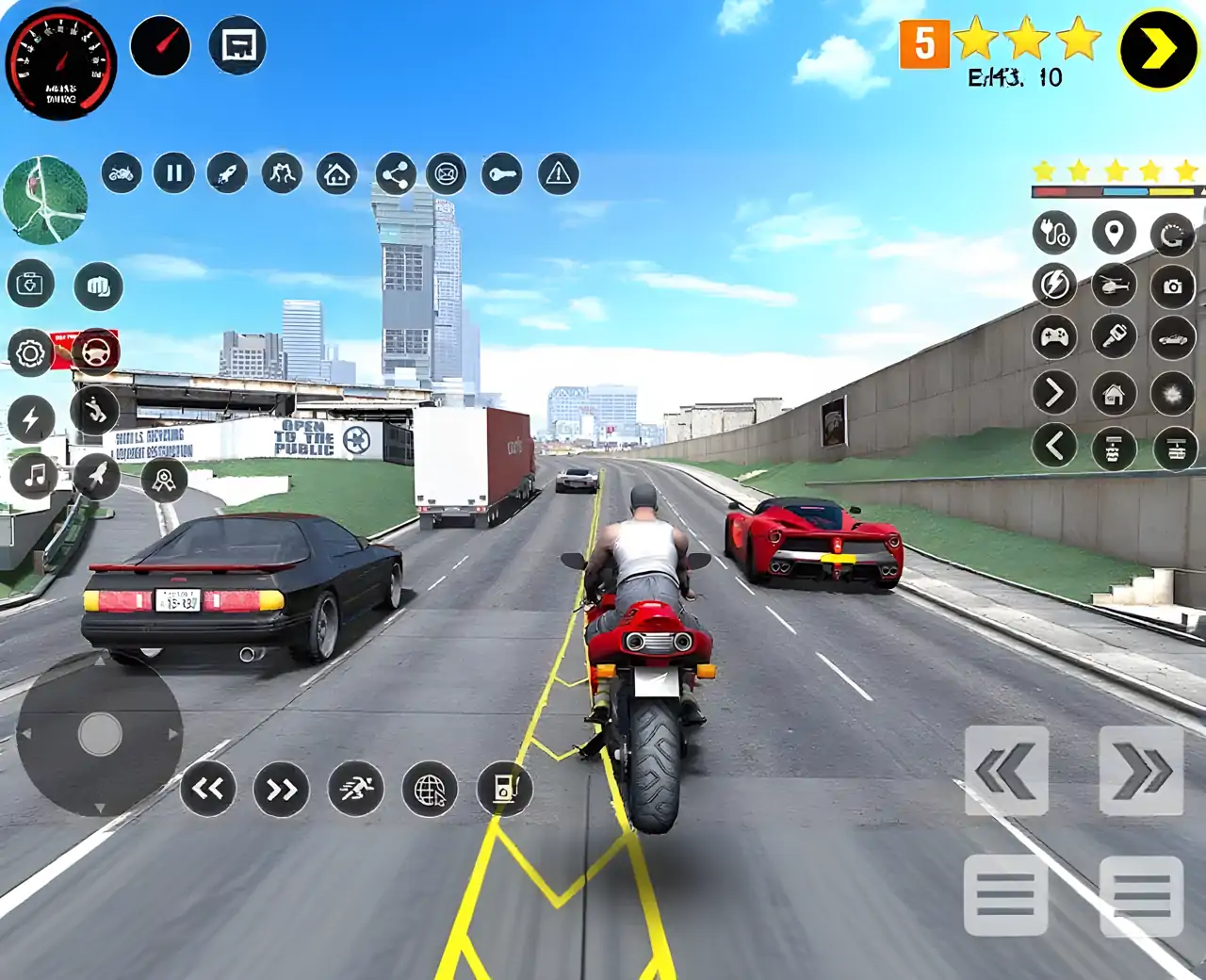Open the home icon in top row
The image size is (1206, 980).
coord(336,174)
